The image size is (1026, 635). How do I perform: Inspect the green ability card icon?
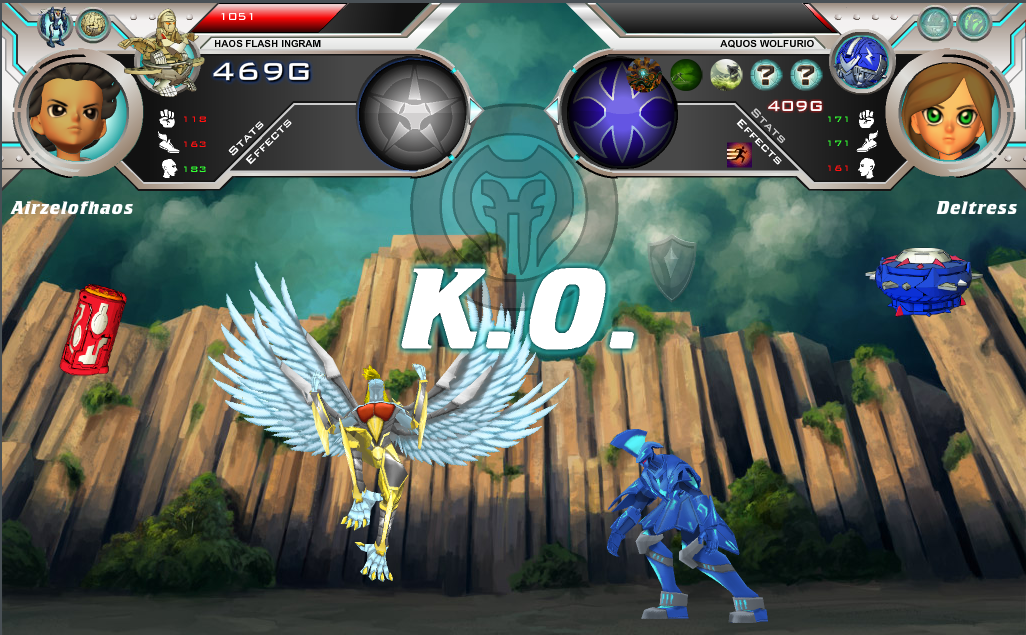(x=686, y=74)
